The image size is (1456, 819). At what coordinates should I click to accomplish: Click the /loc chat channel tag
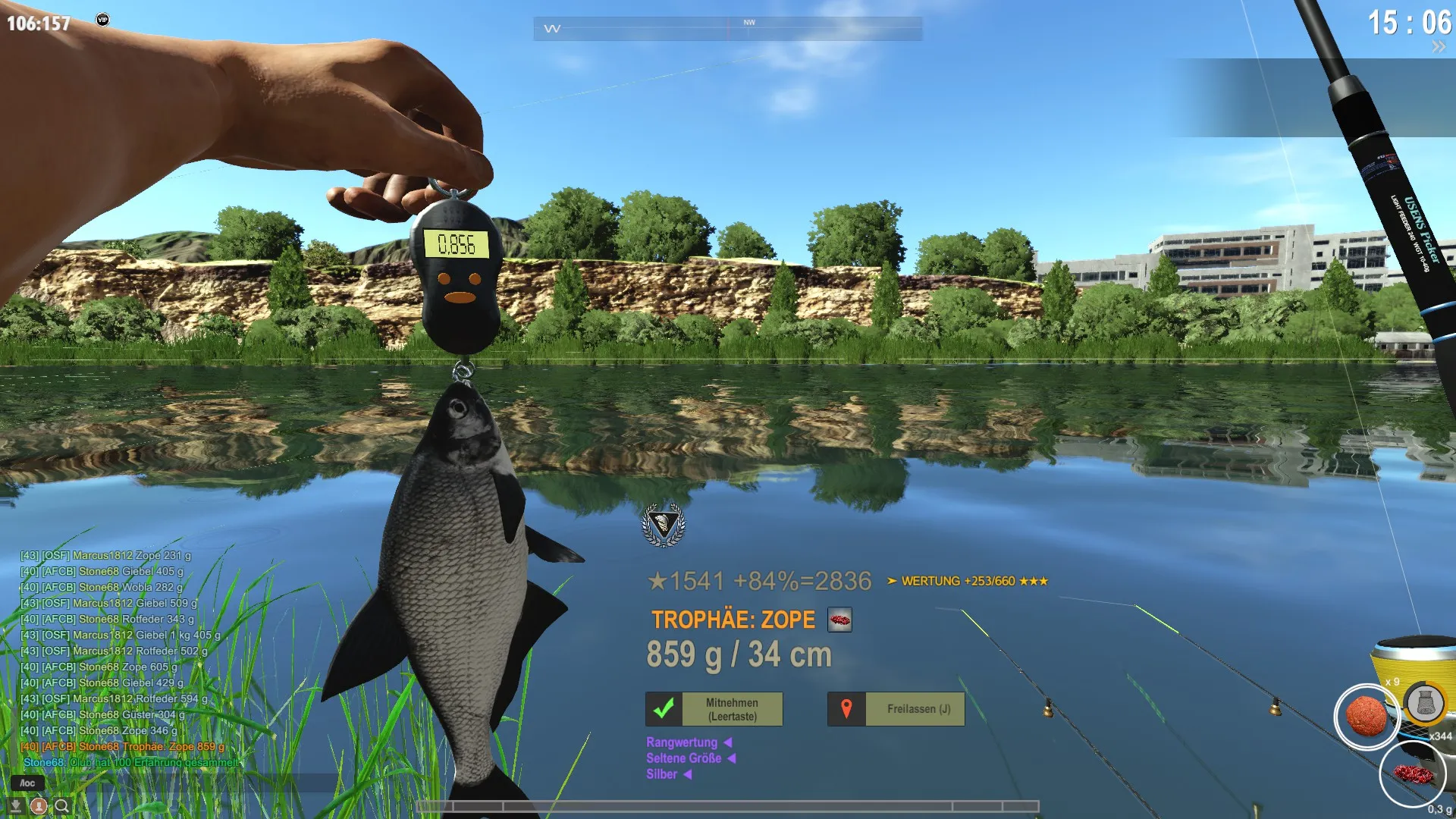(27, 783)
